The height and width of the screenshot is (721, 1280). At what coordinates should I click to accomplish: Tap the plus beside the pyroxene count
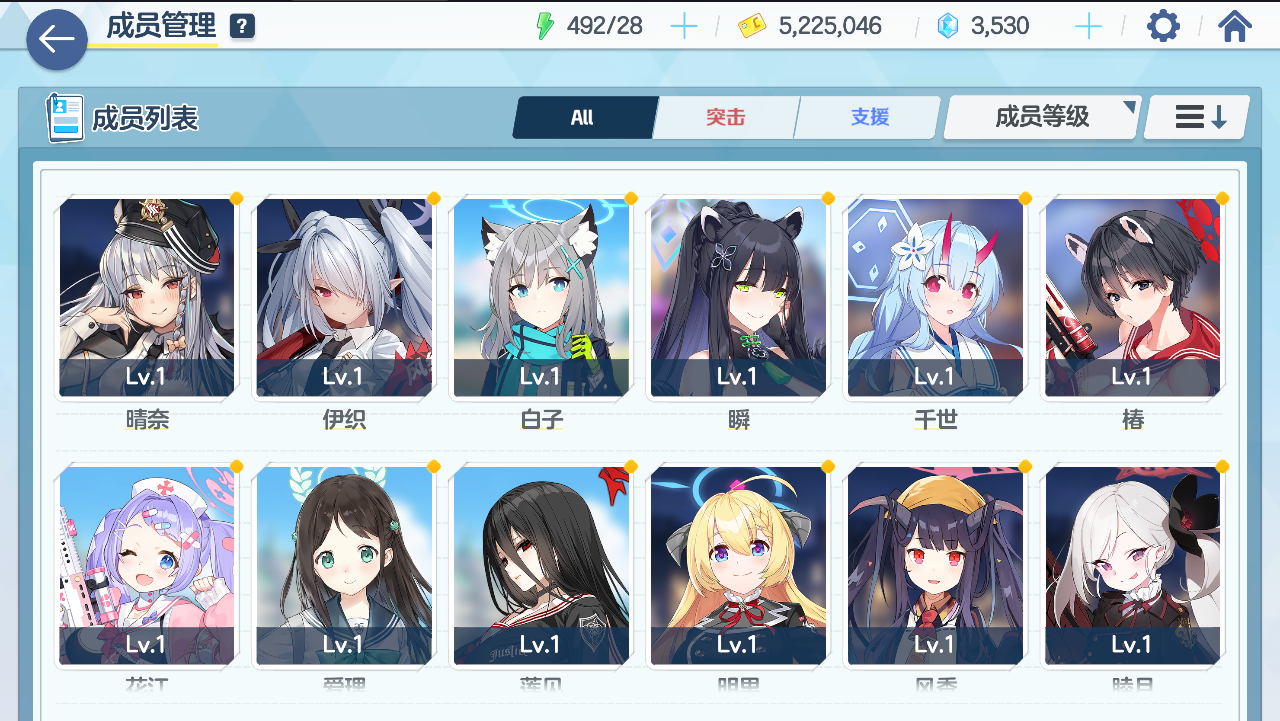[1087, 26]
